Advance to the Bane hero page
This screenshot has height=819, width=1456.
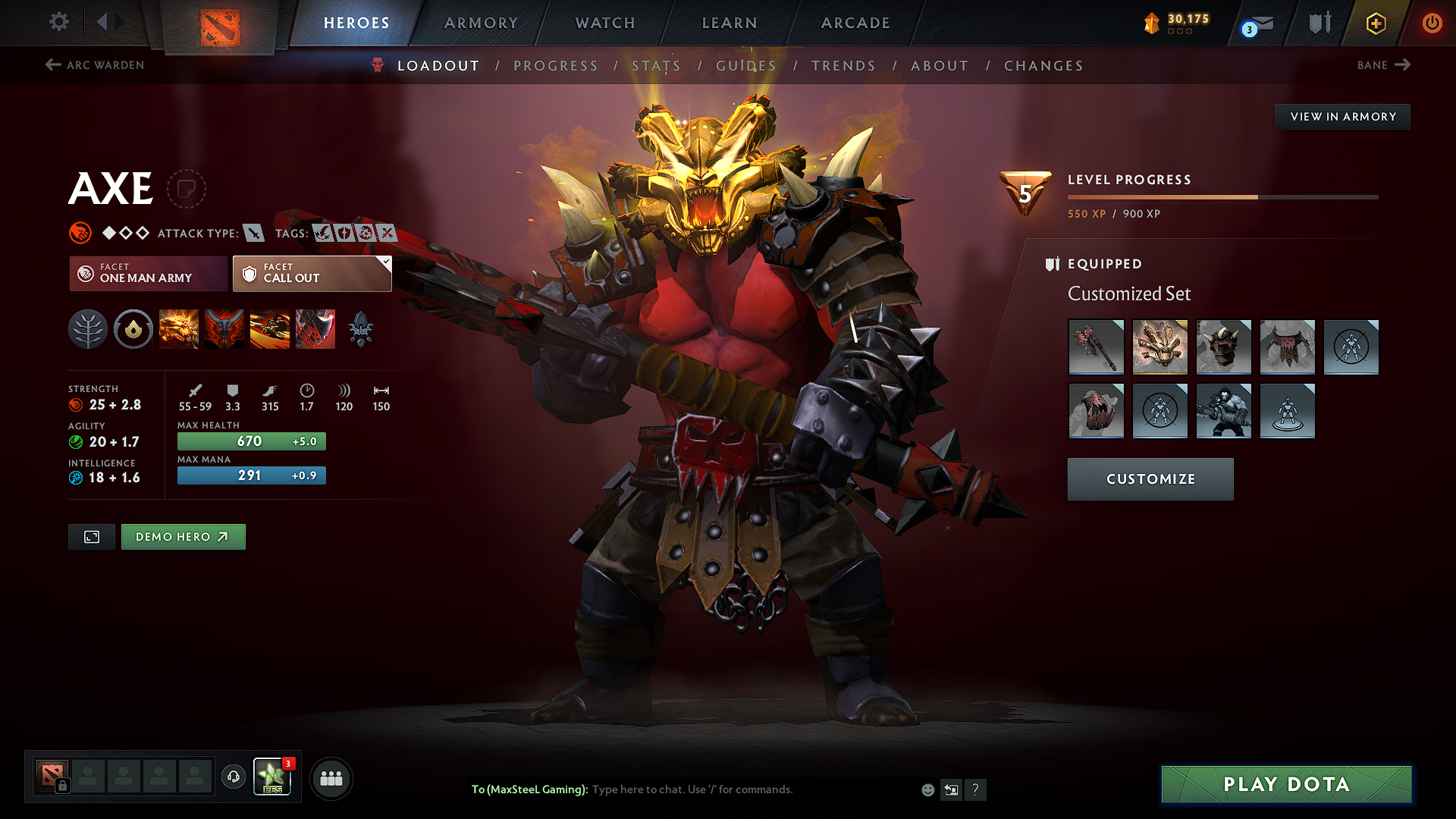[x=1383, y=65]
